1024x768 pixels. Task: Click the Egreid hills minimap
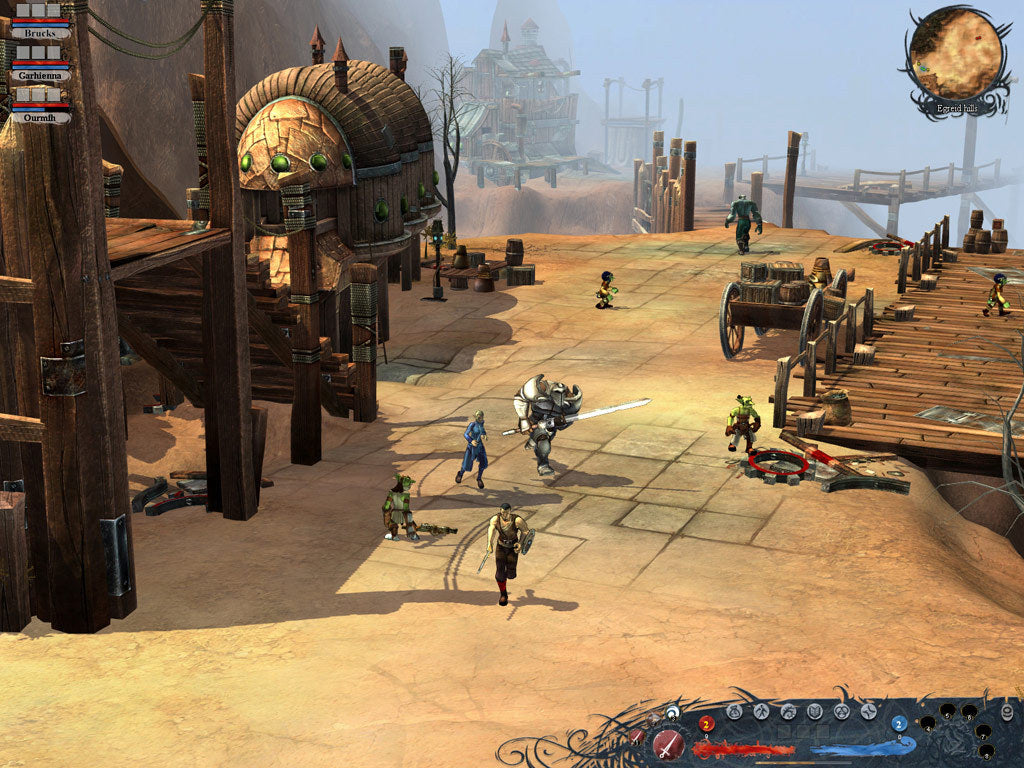click(x=956, y=53)
